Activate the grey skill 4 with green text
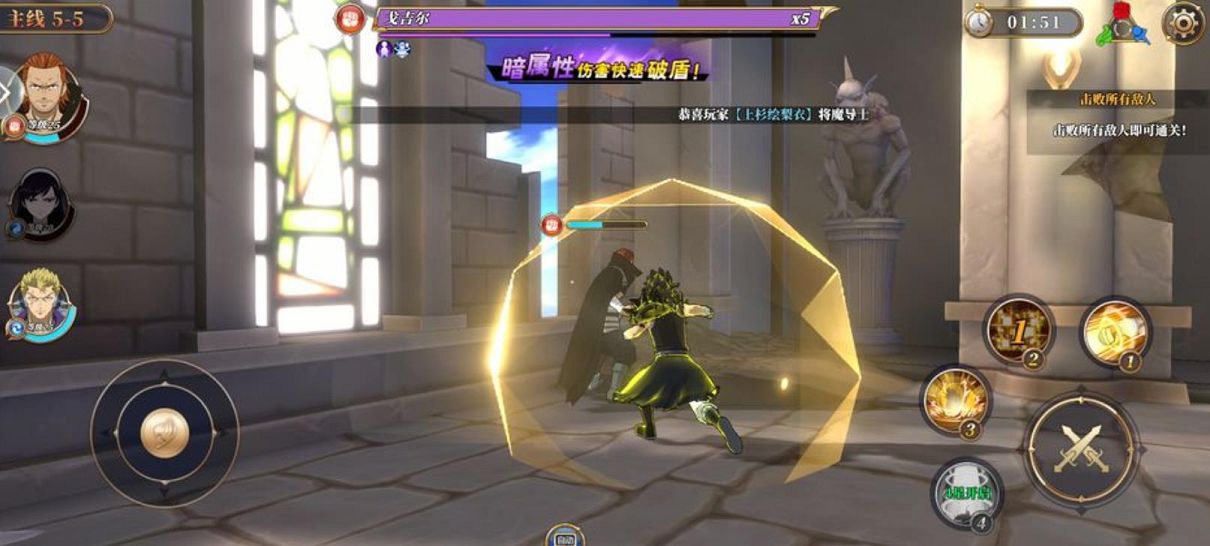1210x546 pixels. 966,492
